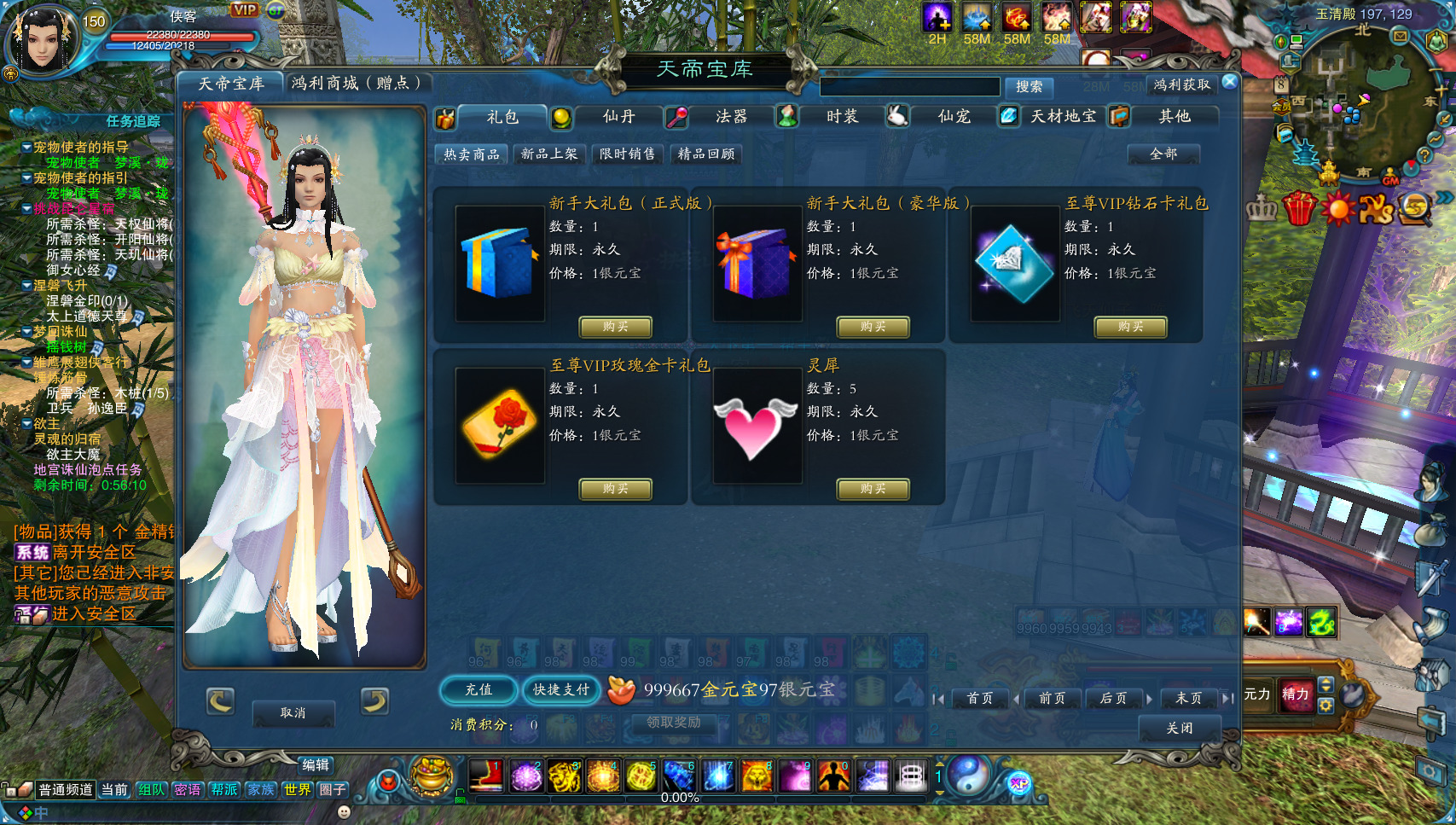This screenshot has width=1456, height=825.
Task: Open the yin-yang Taiji icon on the hotbar
Action: point(970,776)
